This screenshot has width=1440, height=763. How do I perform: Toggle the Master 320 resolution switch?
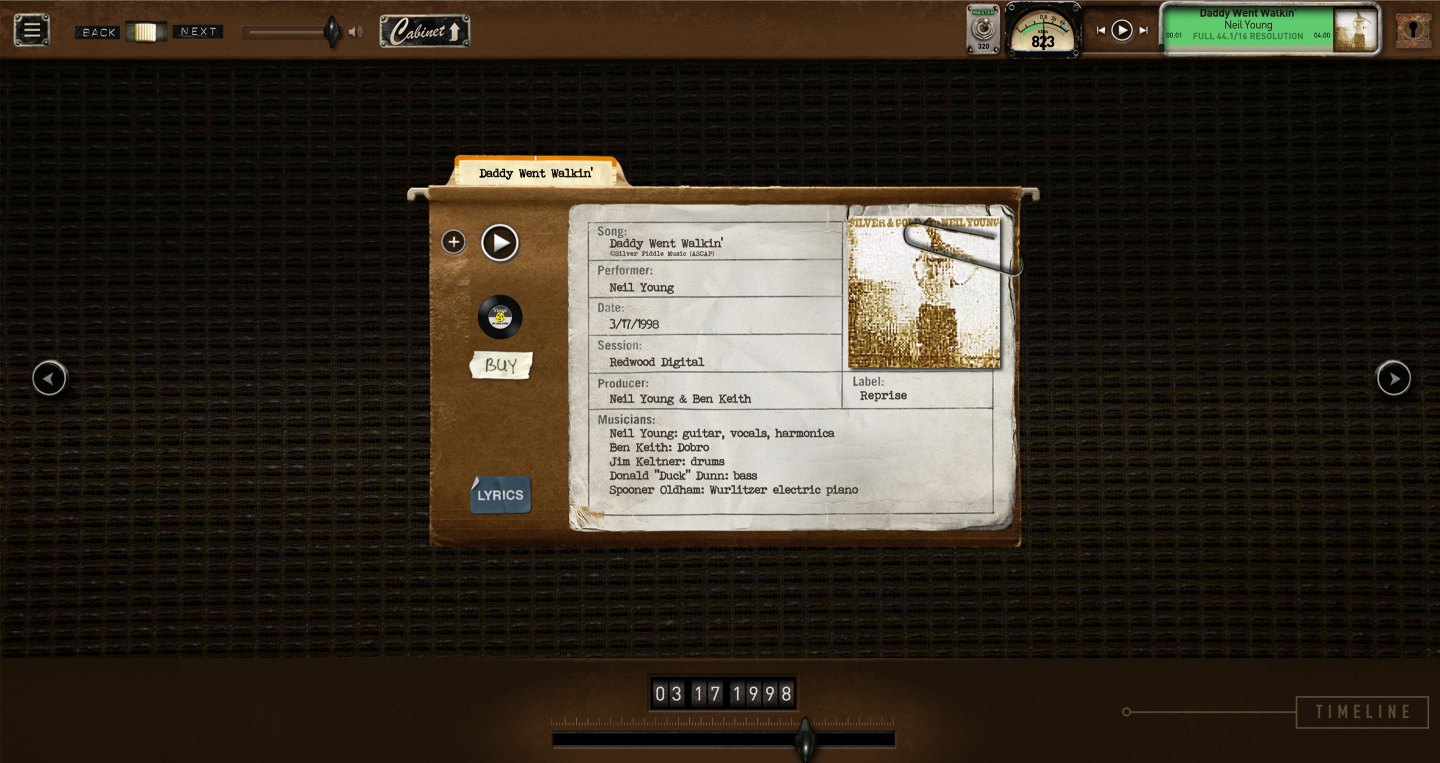pos(982,29)
